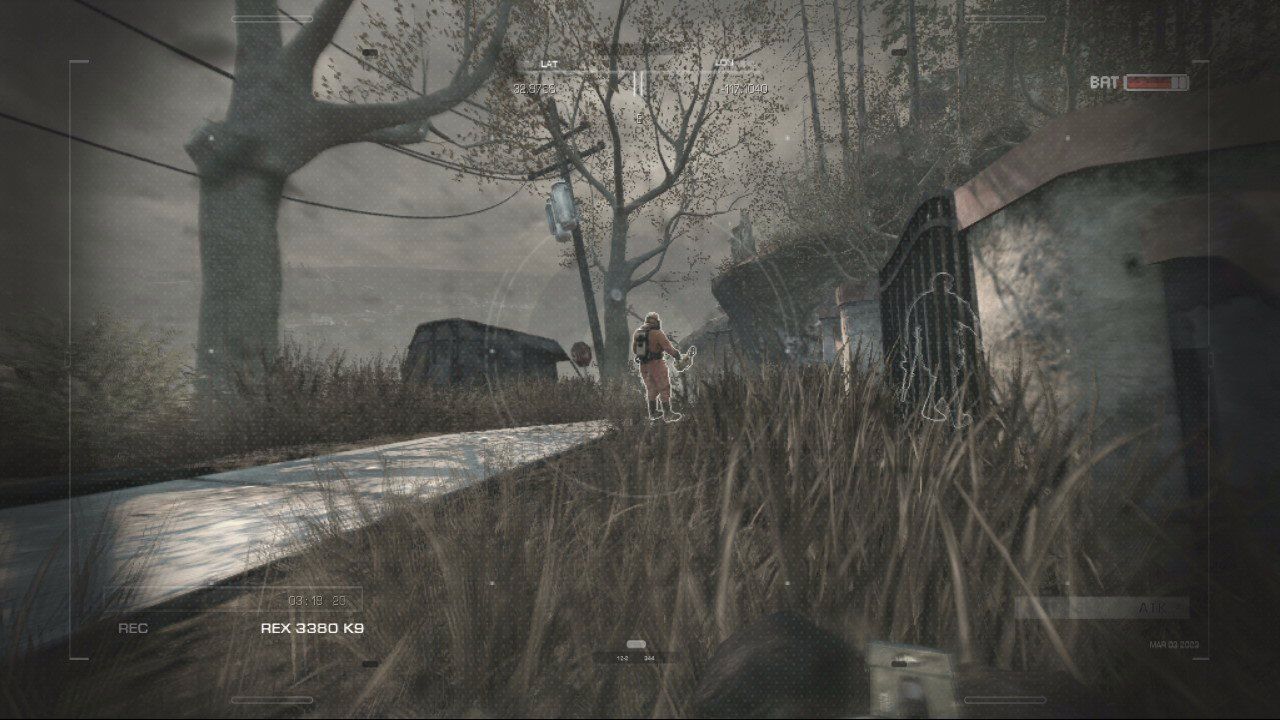Viewport: 1280px width, 720px height.
Task: Click the compass E heading marker
Action: (x=639, y=117)
